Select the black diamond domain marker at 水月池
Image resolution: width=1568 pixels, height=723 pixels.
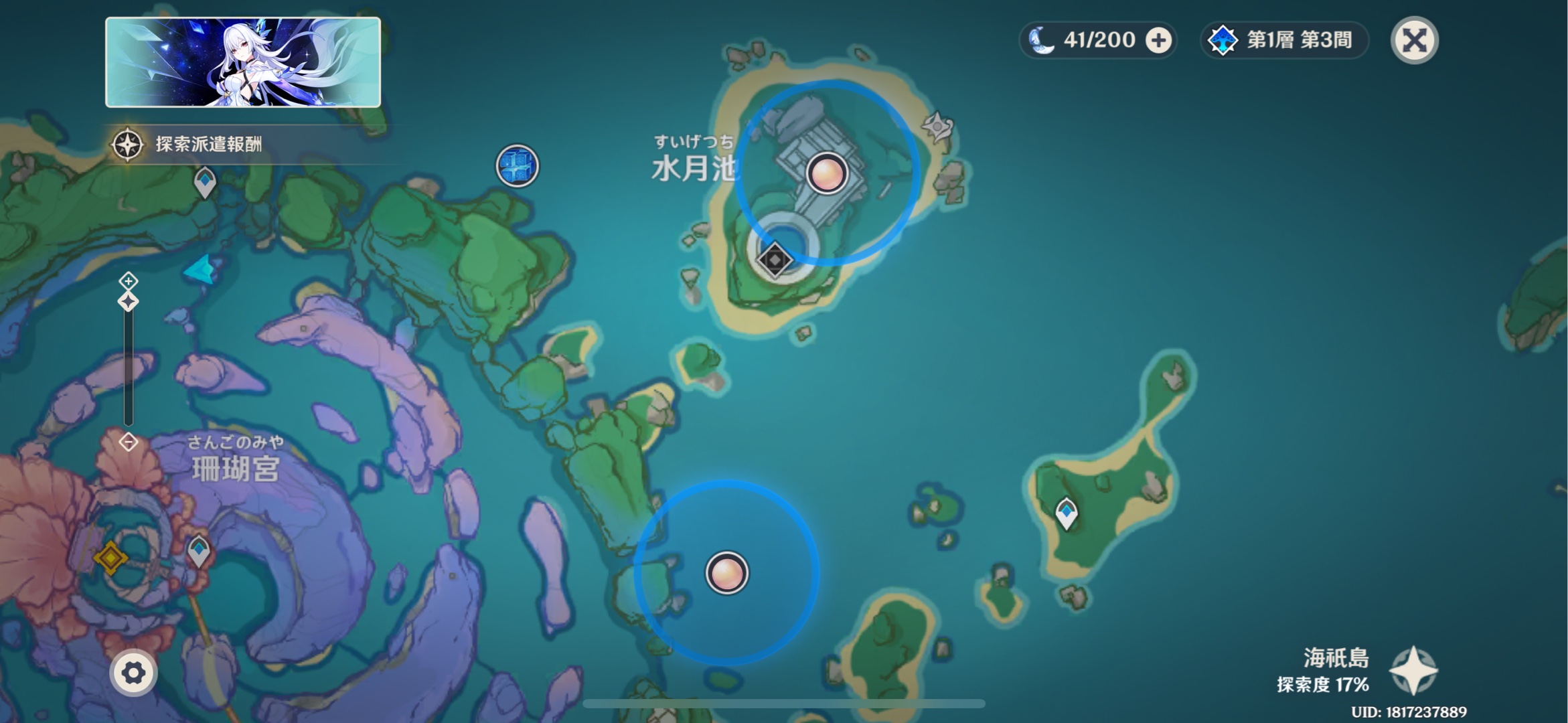pyautogui.click(x=775, y=260)
